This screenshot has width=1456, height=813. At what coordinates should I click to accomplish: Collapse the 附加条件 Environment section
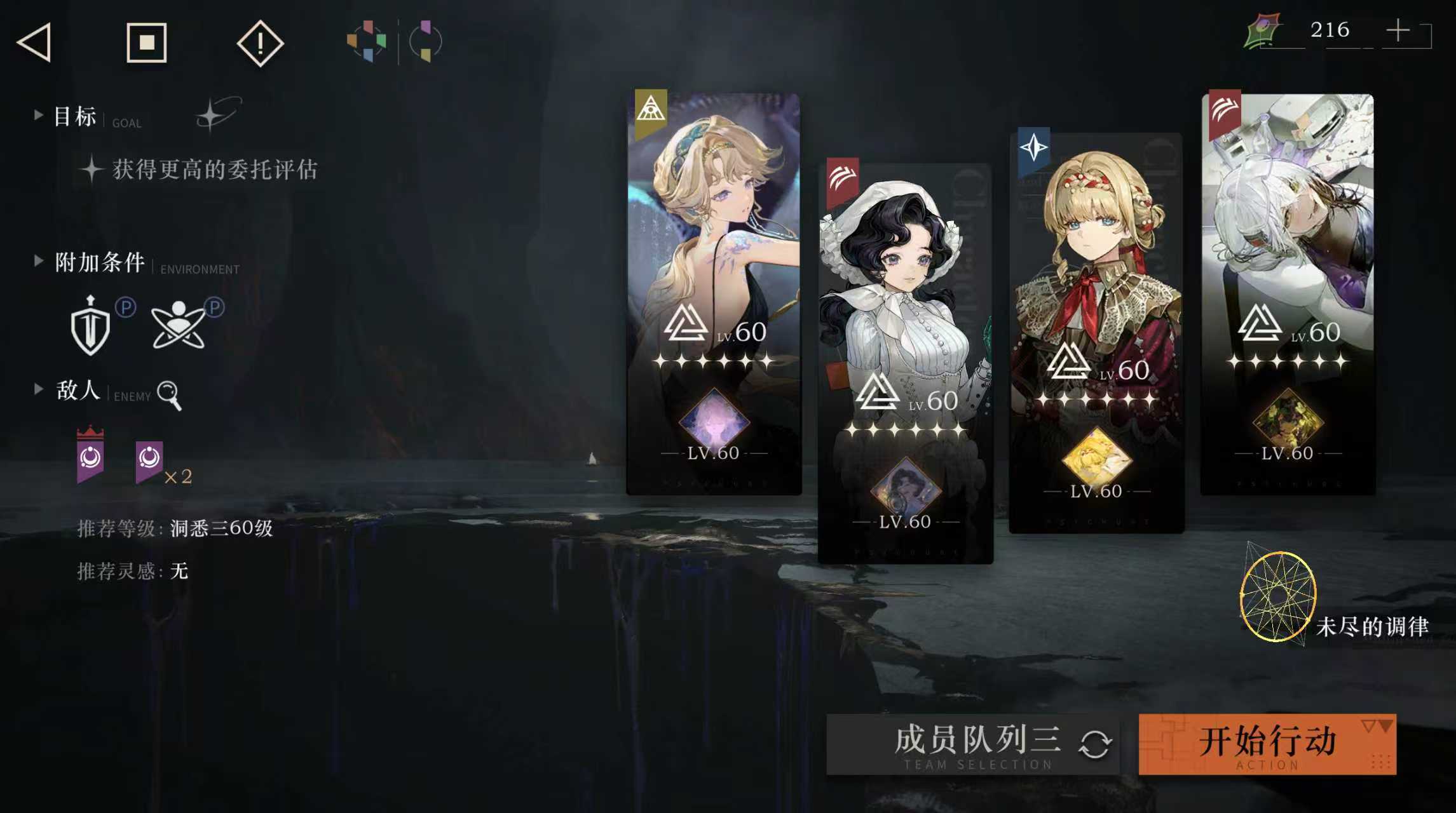39,260
